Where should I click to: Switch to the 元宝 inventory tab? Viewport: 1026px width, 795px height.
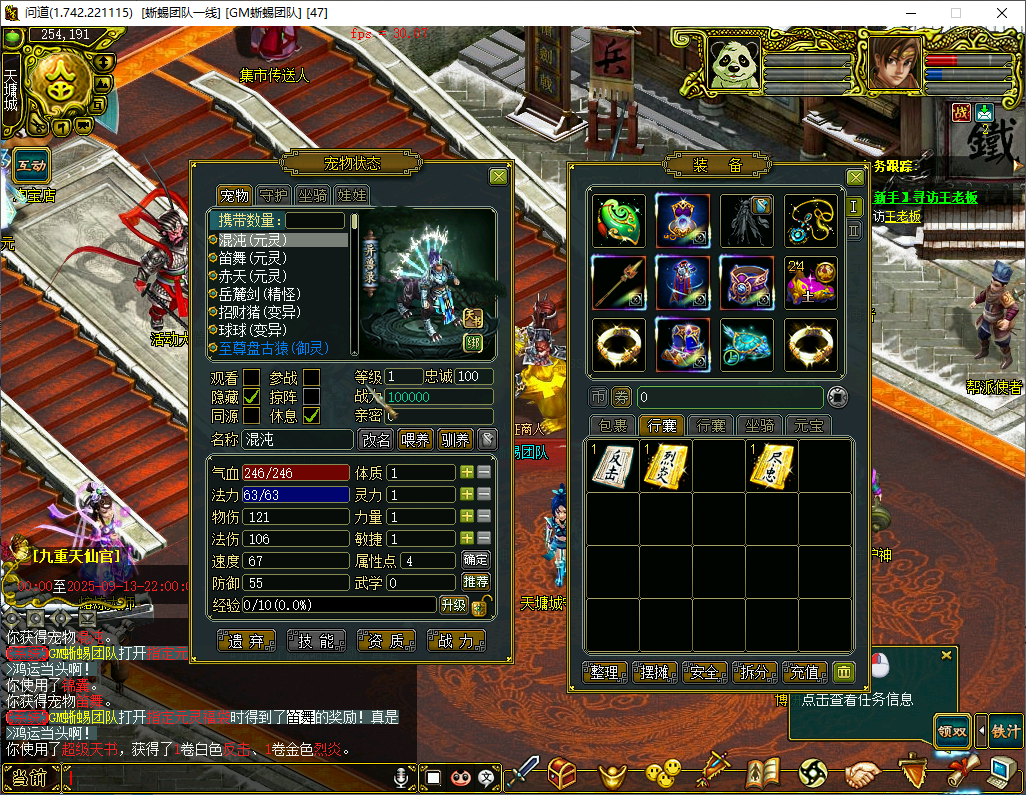808,425
